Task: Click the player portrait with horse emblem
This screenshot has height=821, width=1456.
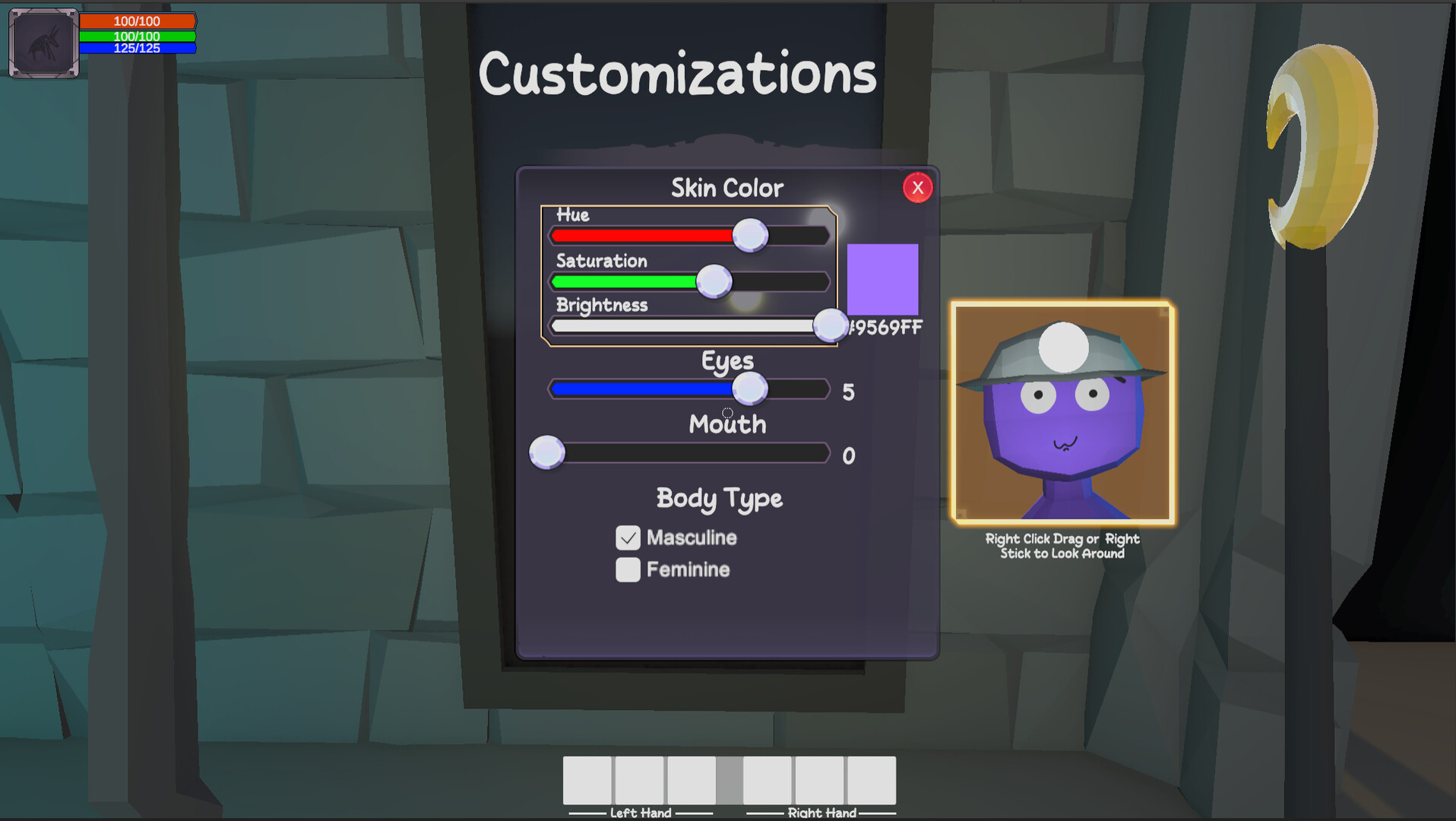Action: (43, 42)
